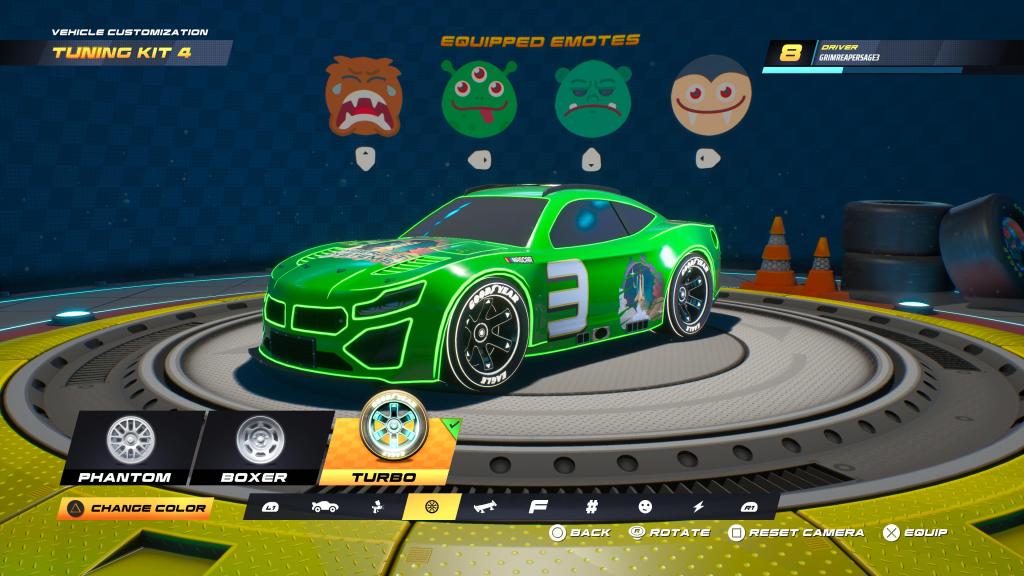
Task: Select the wheels category tab
Action: (x=432, y=508)
